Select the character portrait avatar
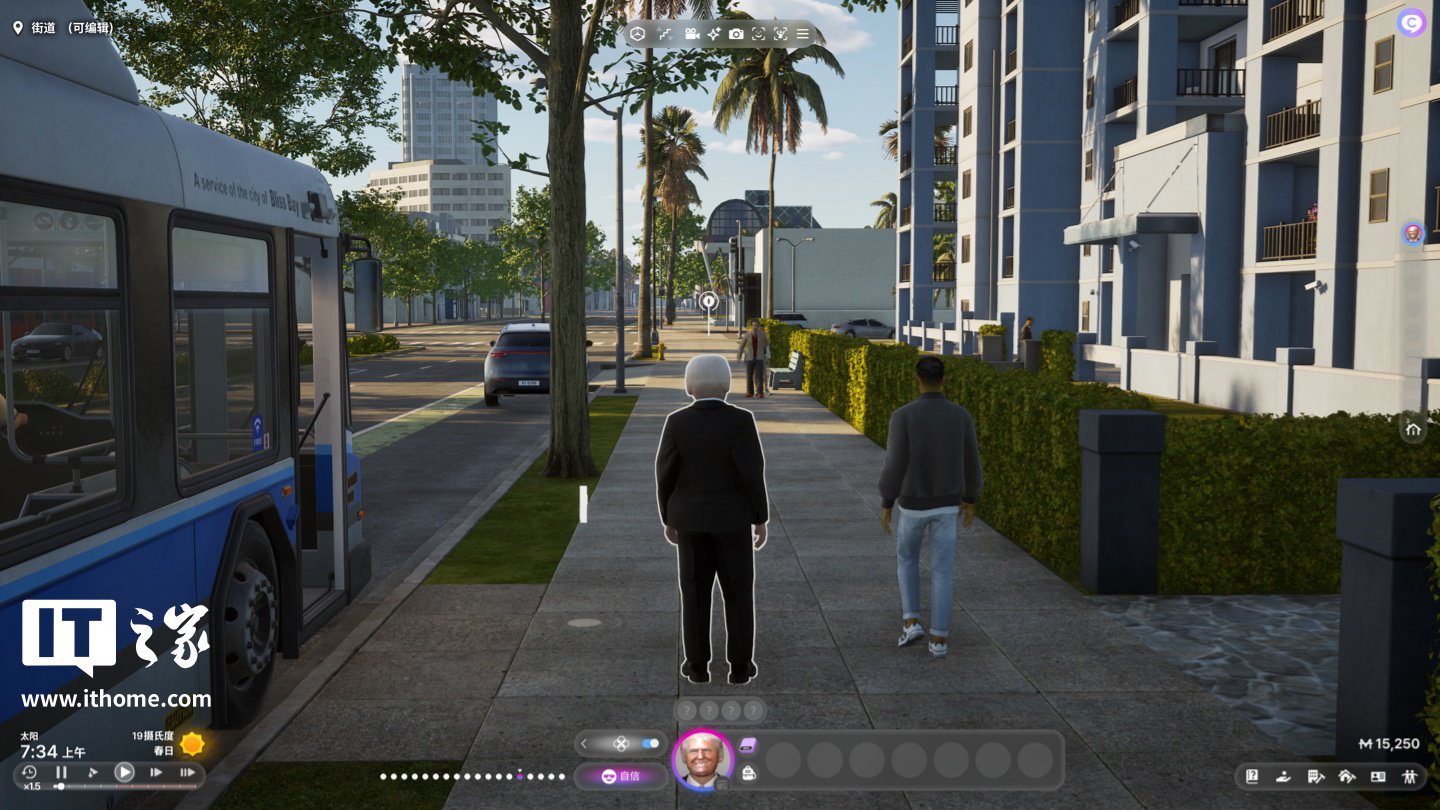The height and width of the screenshot is (810, 1440). 703,761
